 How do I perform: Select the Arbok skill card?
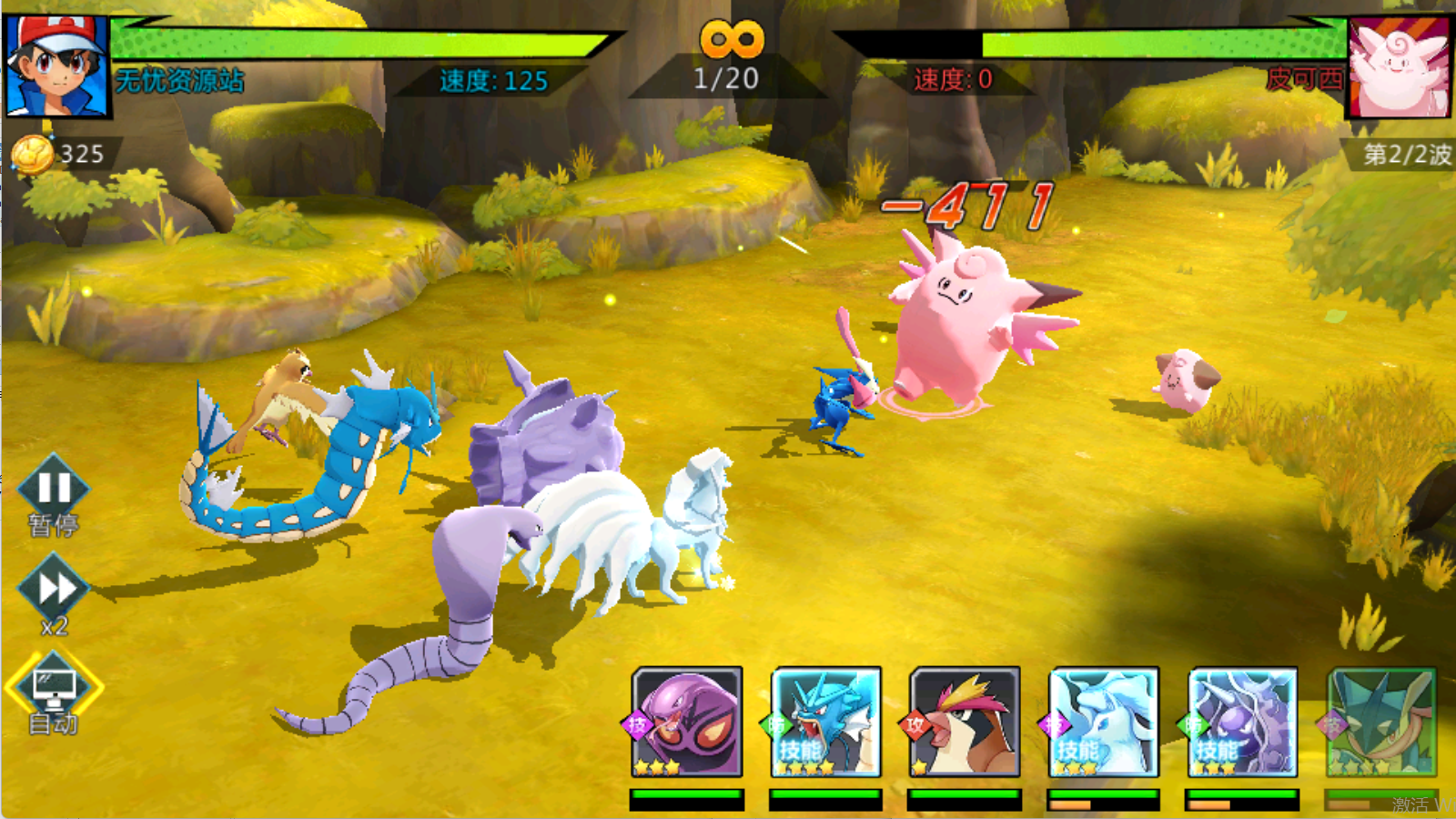coord(687,722)
